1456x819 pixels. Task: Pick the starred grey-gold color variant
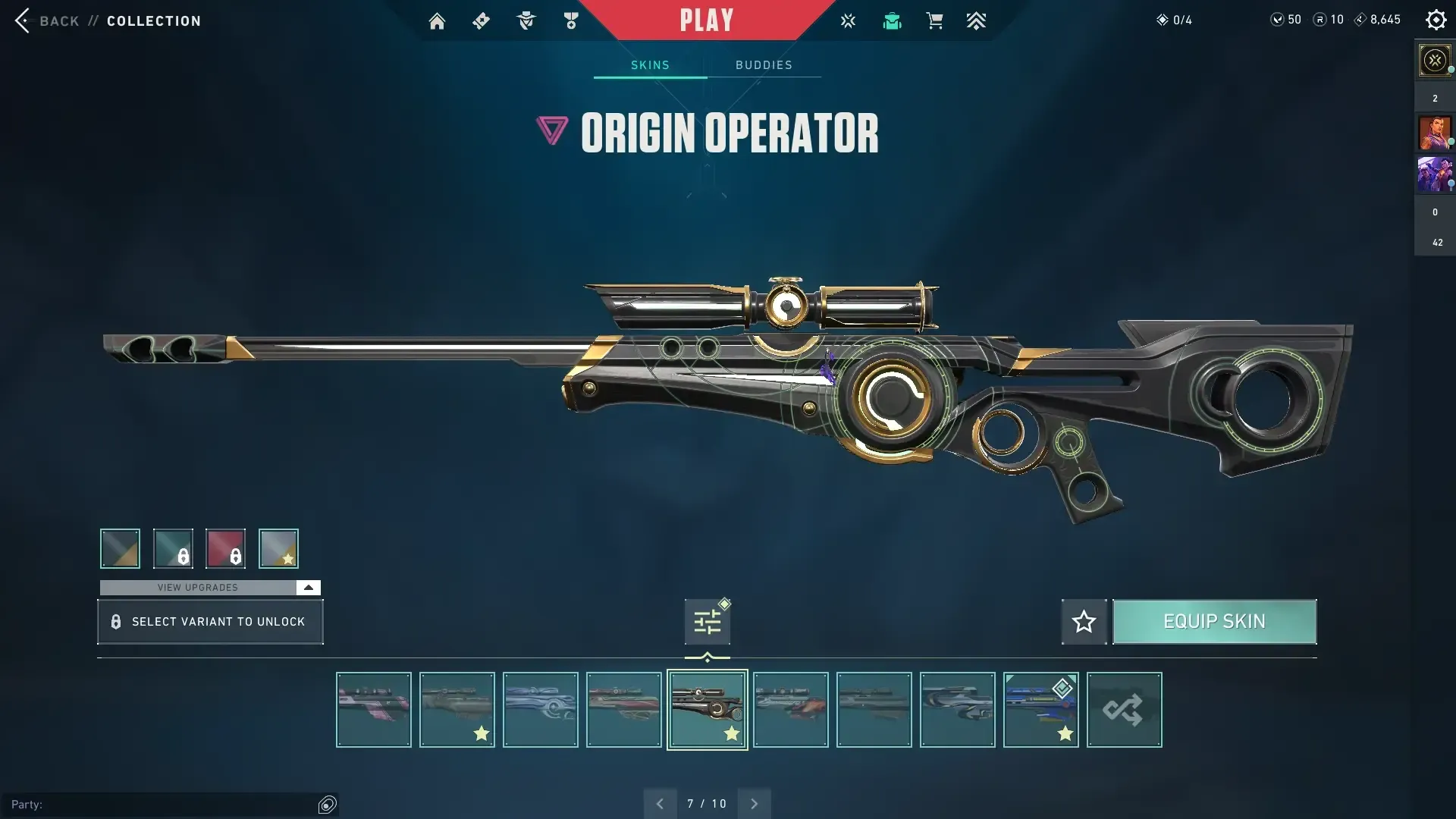pos(278,548)
